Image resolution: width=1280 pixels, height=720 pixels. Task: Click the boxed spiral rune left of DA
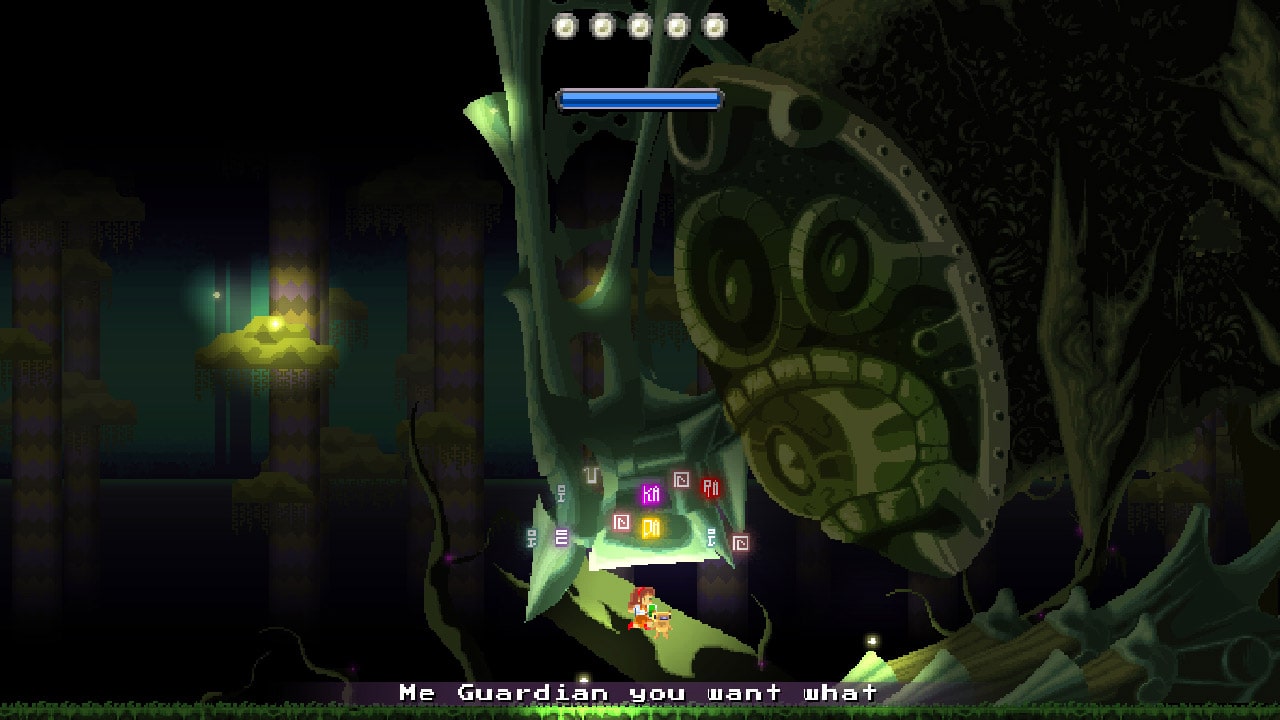621,521
